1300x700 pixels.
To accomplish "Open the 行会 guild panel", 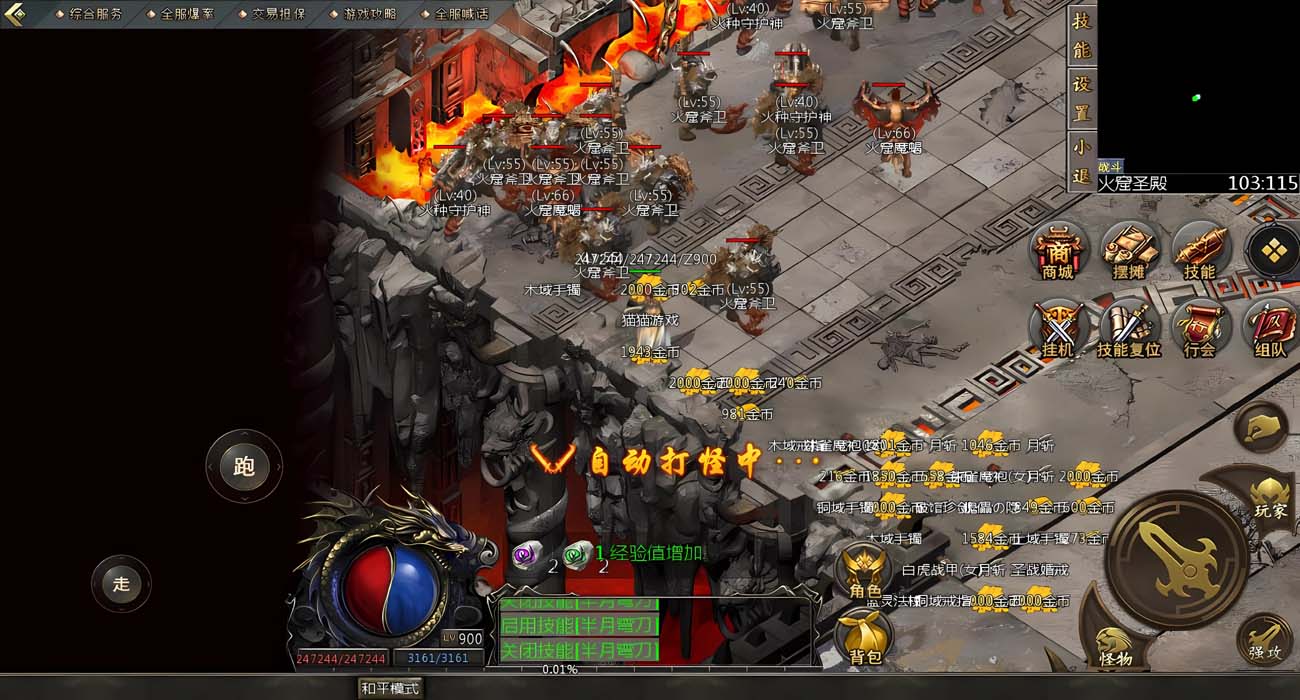I will pyautogui.click(x=1199, y=328).
